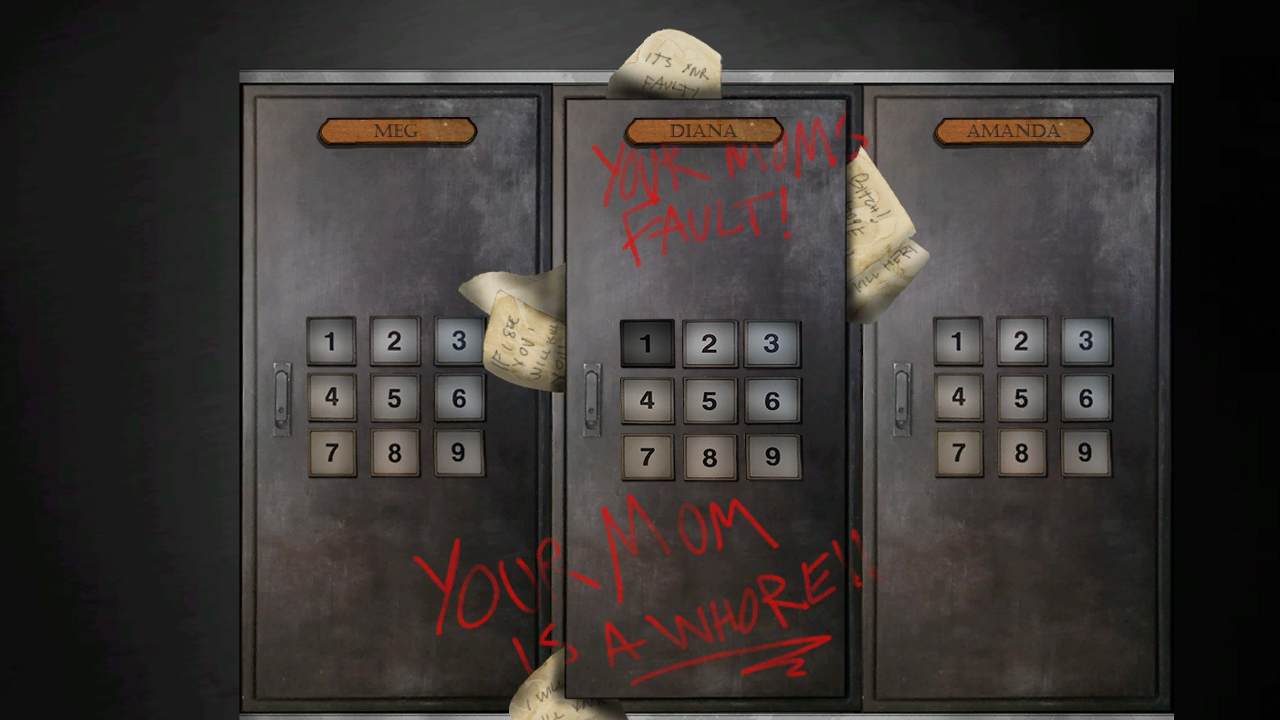Click the AMANDA nameplate
The height and width of the screenshot is (720, 1280).
tap(1012, 130)
